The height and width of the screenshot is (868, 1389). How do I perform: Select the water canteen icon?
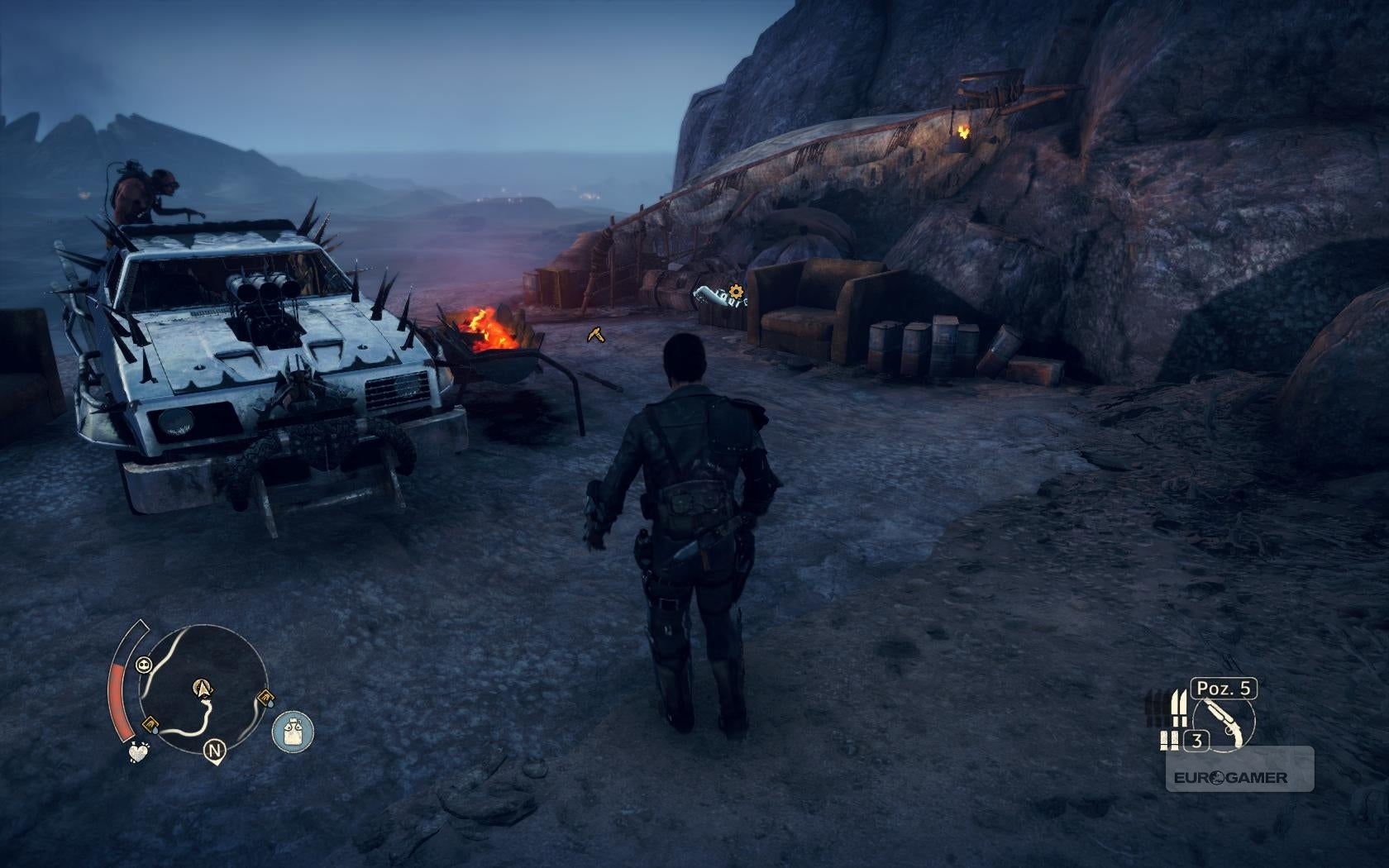(293, 731)
